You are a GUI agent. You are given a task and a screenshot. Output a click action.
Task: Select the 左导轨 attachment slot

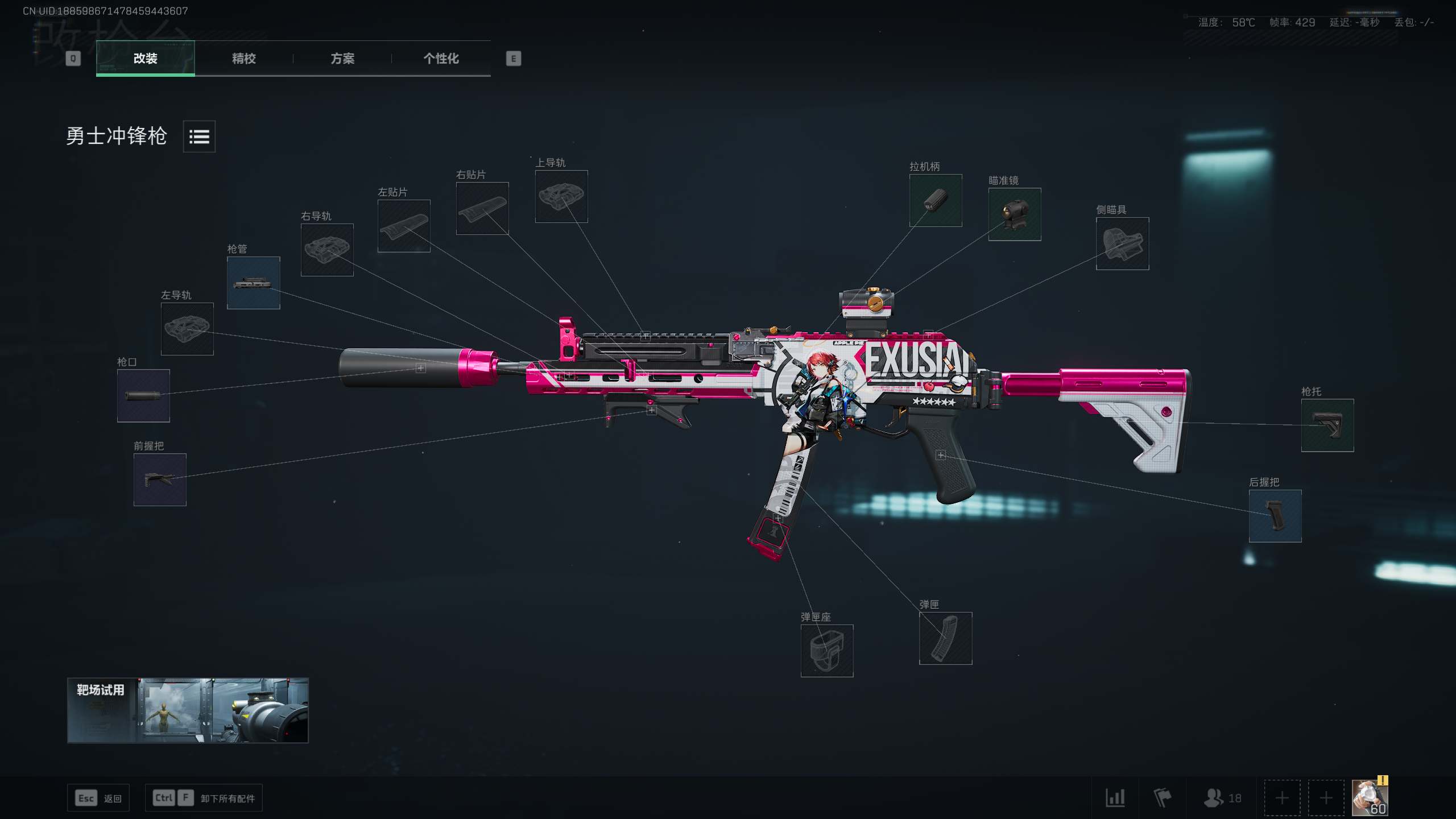pos(187,329)
